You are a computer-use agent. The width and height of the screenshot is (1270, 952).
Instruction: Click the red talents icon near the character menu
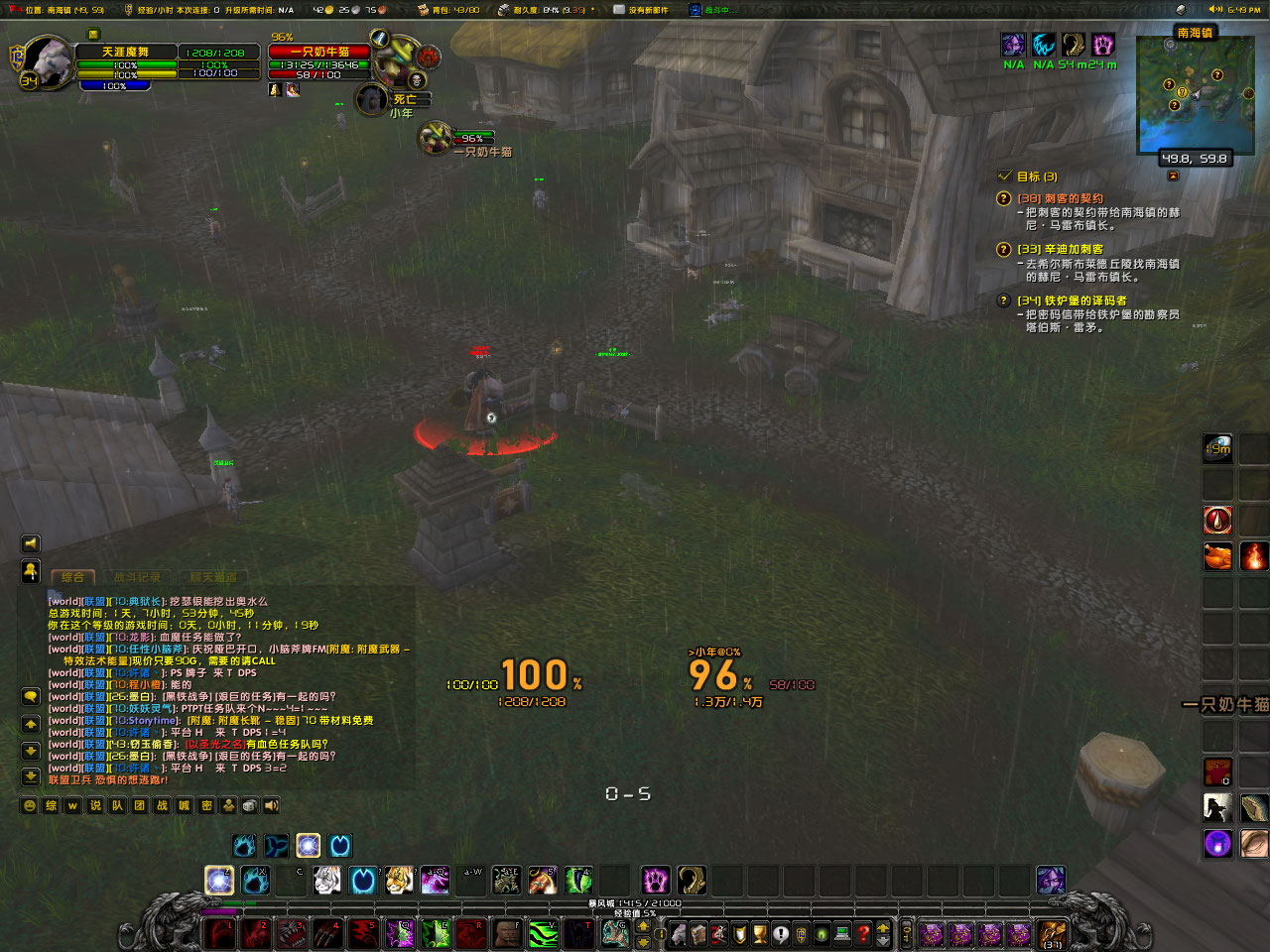pos(718,934)
